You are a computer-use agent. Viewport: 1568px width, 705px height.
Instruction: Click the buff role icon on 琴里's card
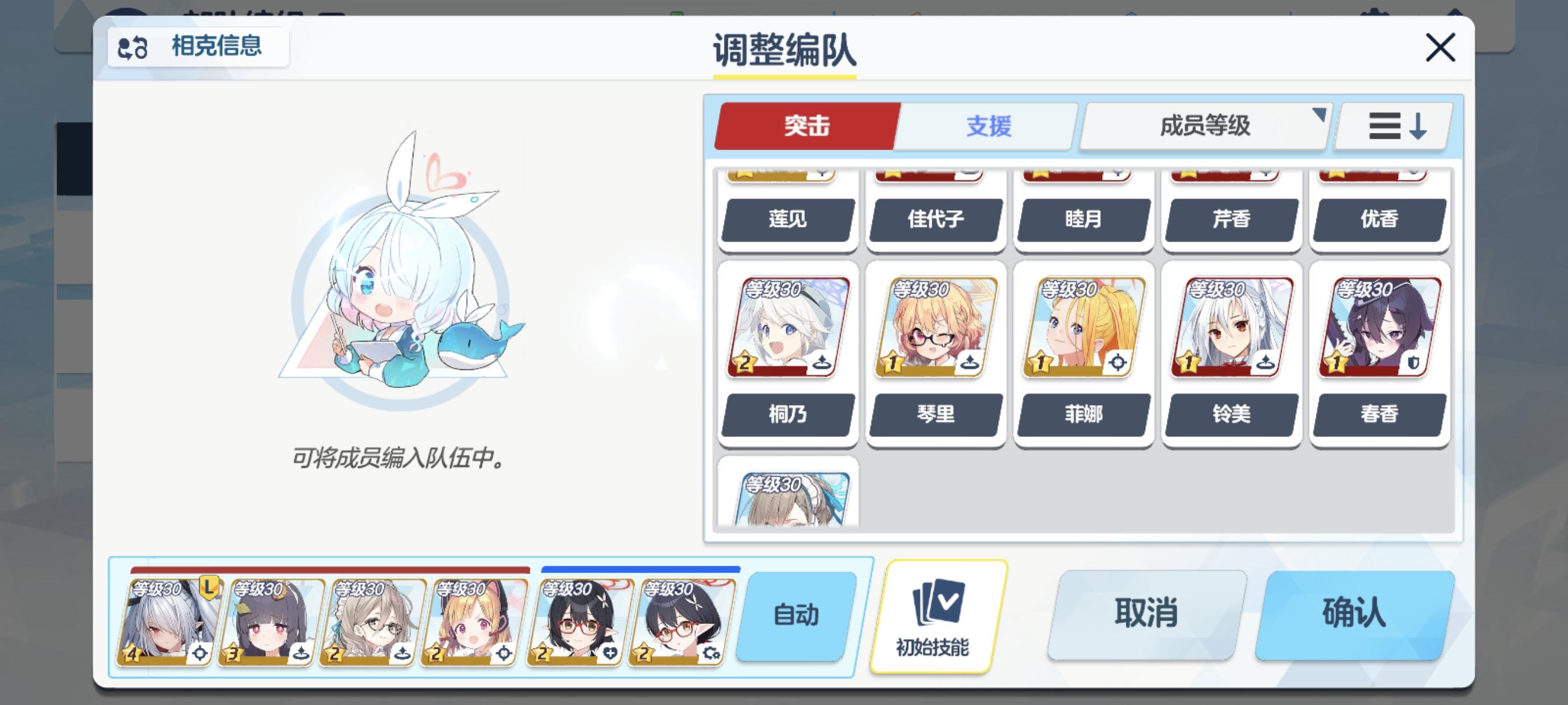pos(971,362)
